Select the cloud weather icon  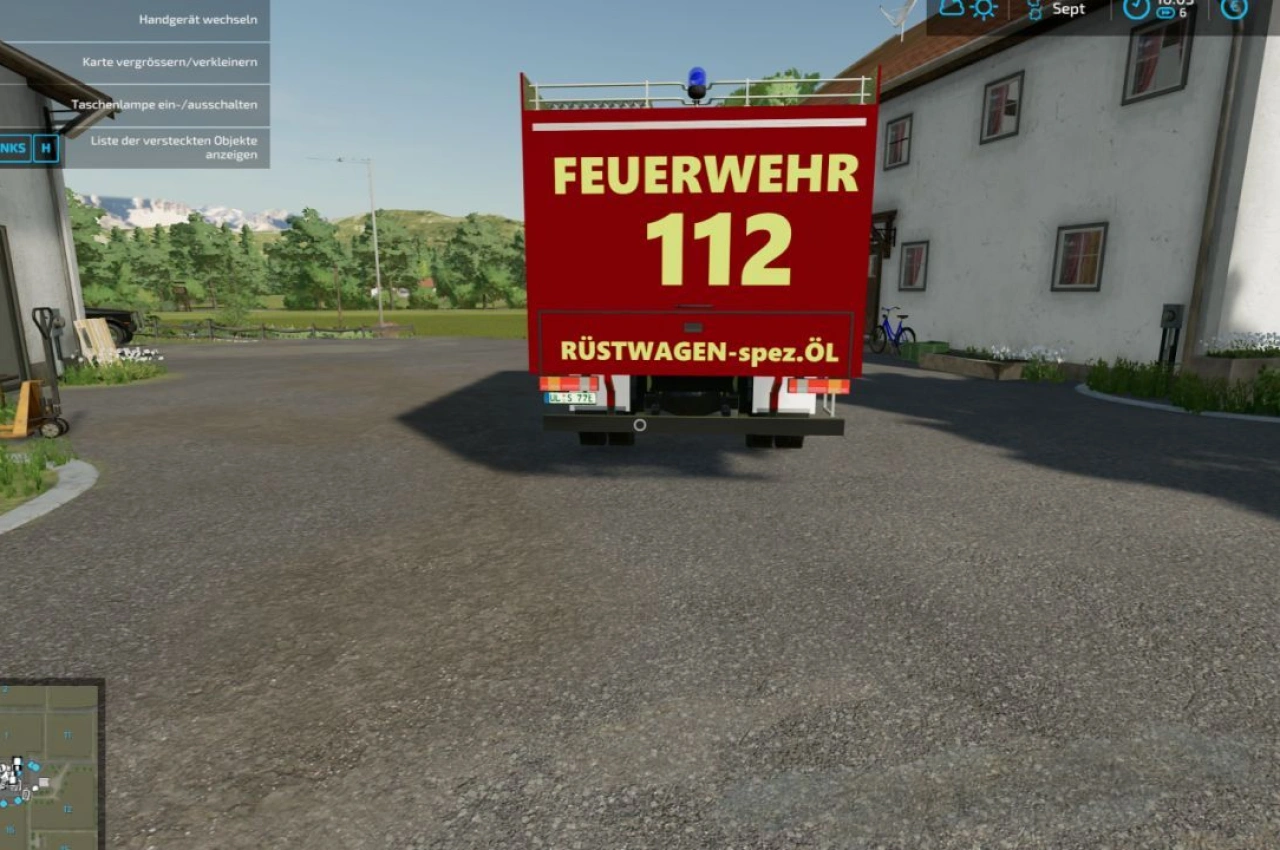click(950, 8)
